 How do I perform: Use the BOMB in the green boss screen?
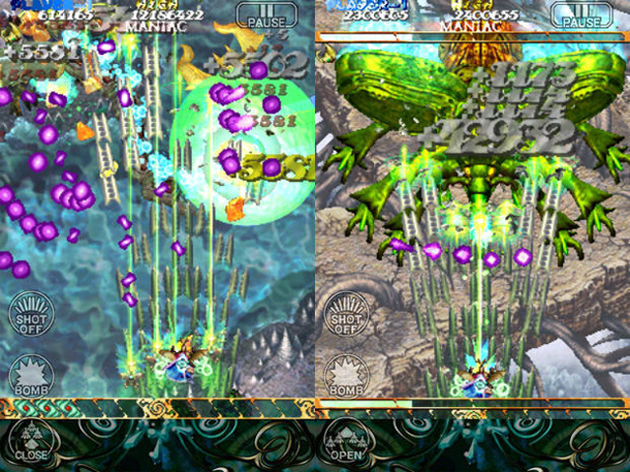click(347, 375)
